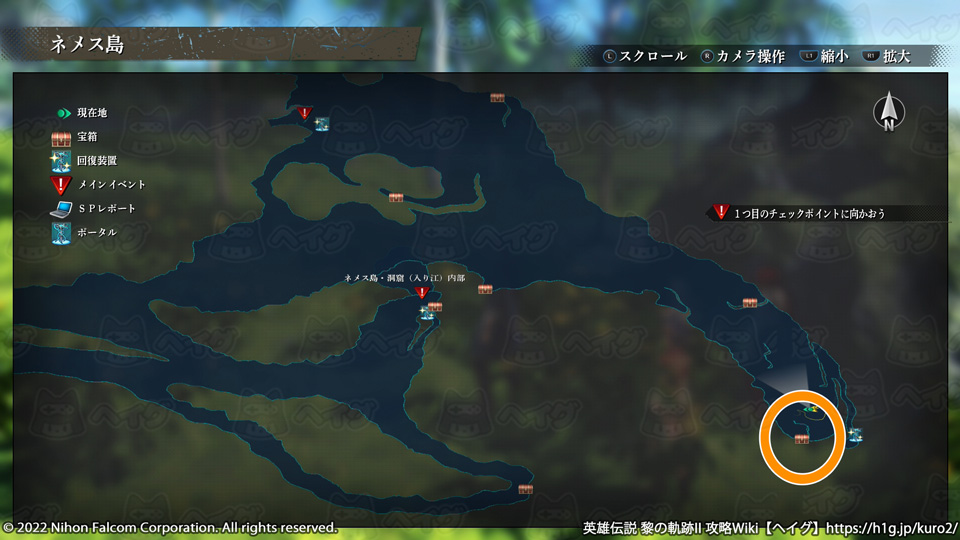
Task: Open the h1g.jp/kuro2 wiki link
Action: 892,526
